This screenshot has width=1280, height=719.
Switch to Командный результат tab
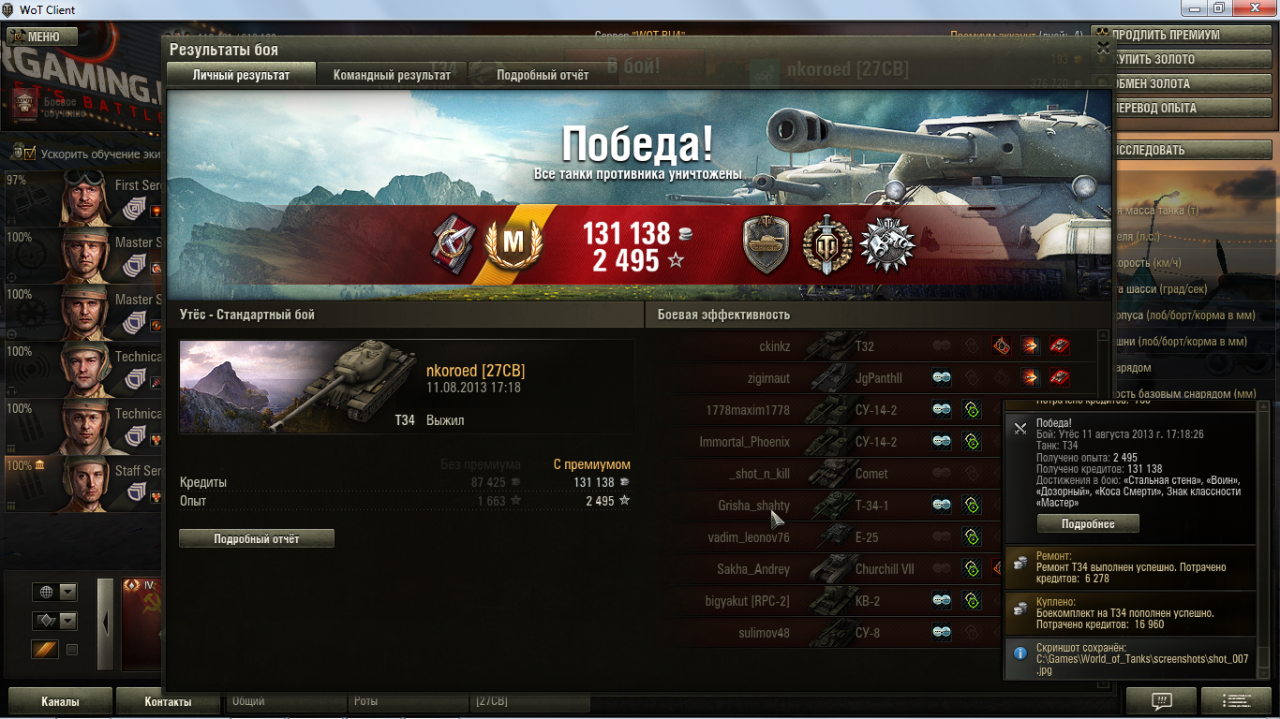pos(391,75)
